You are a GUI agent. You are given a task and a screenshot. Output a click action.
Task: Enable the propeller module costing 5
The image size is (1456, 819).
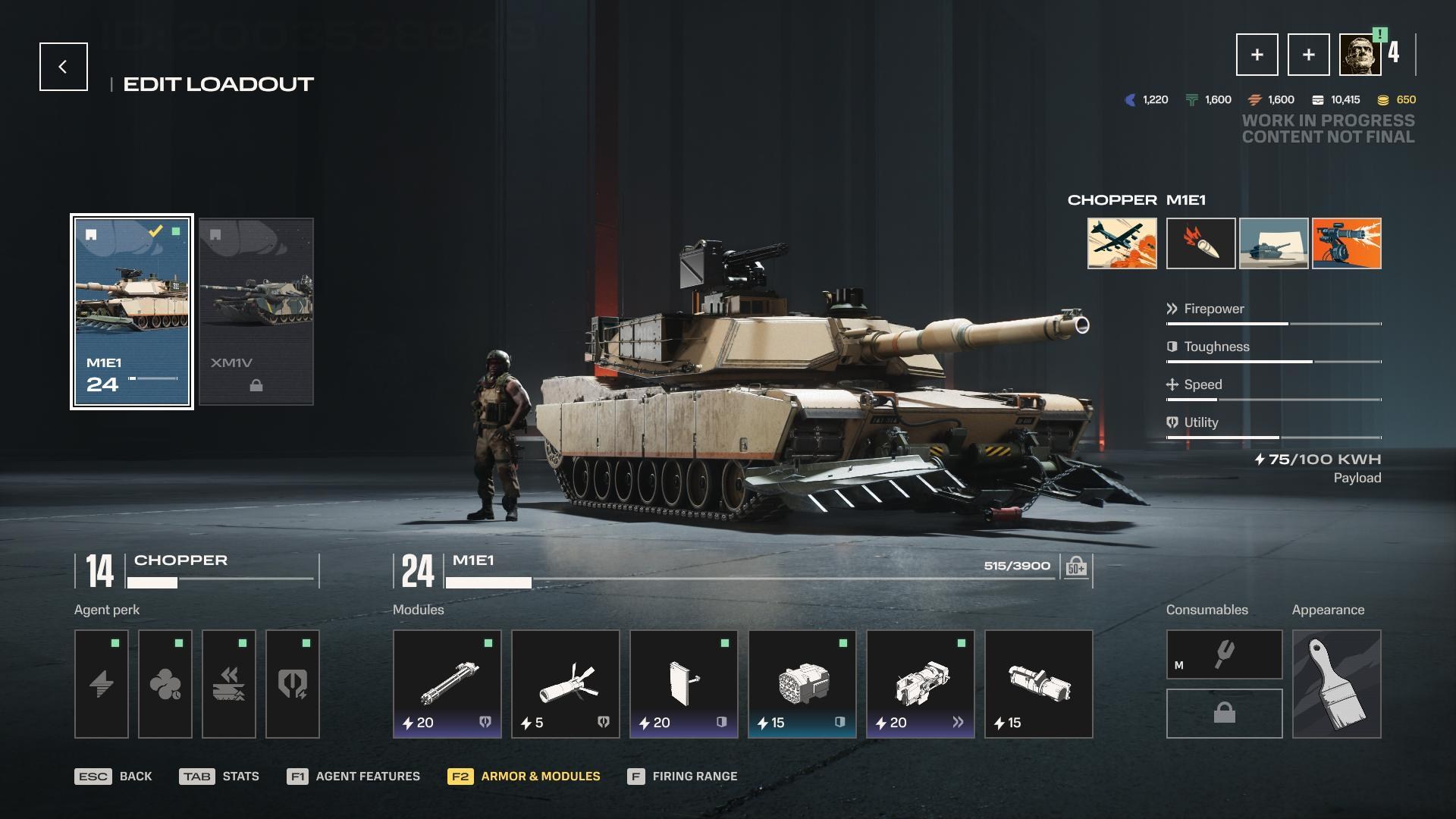(565, 683)
